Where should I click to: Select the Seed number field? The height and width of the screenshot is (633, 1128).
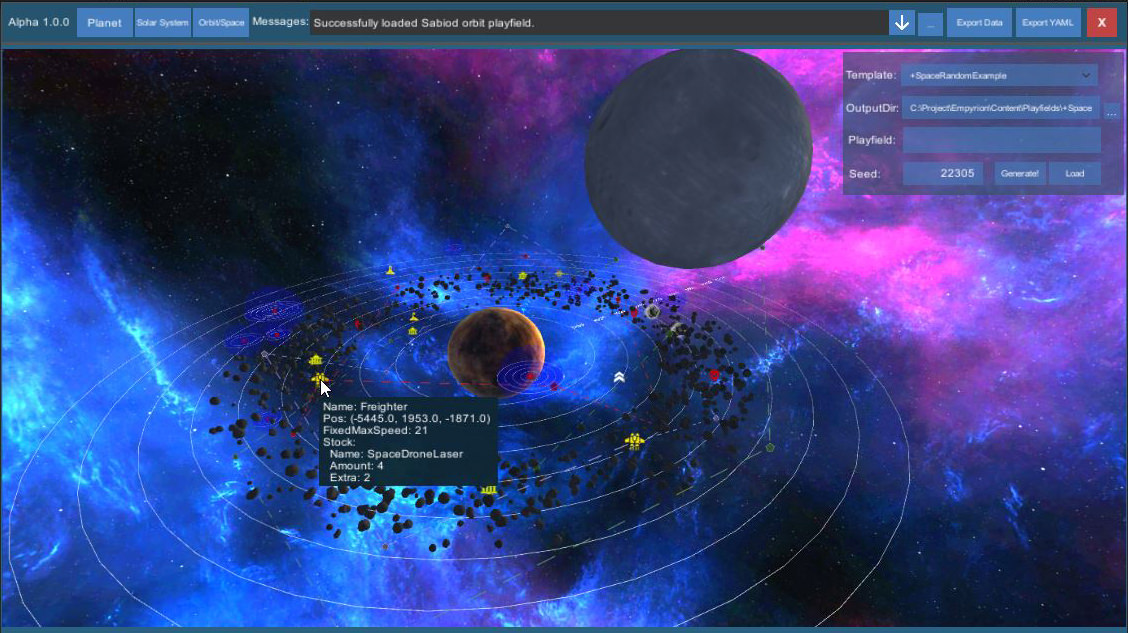(945, 174)
